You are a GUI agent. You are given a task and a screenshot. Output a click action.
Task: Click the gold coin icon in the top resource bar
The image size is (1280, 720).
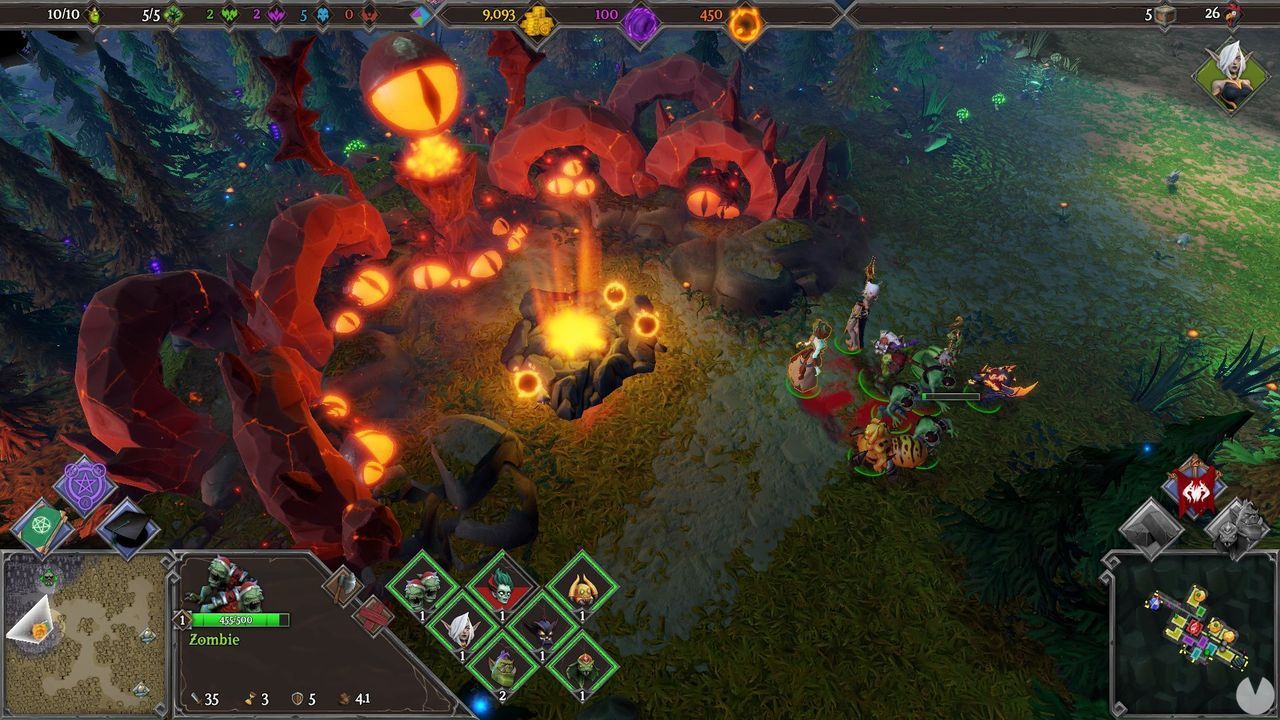(537, 17)
